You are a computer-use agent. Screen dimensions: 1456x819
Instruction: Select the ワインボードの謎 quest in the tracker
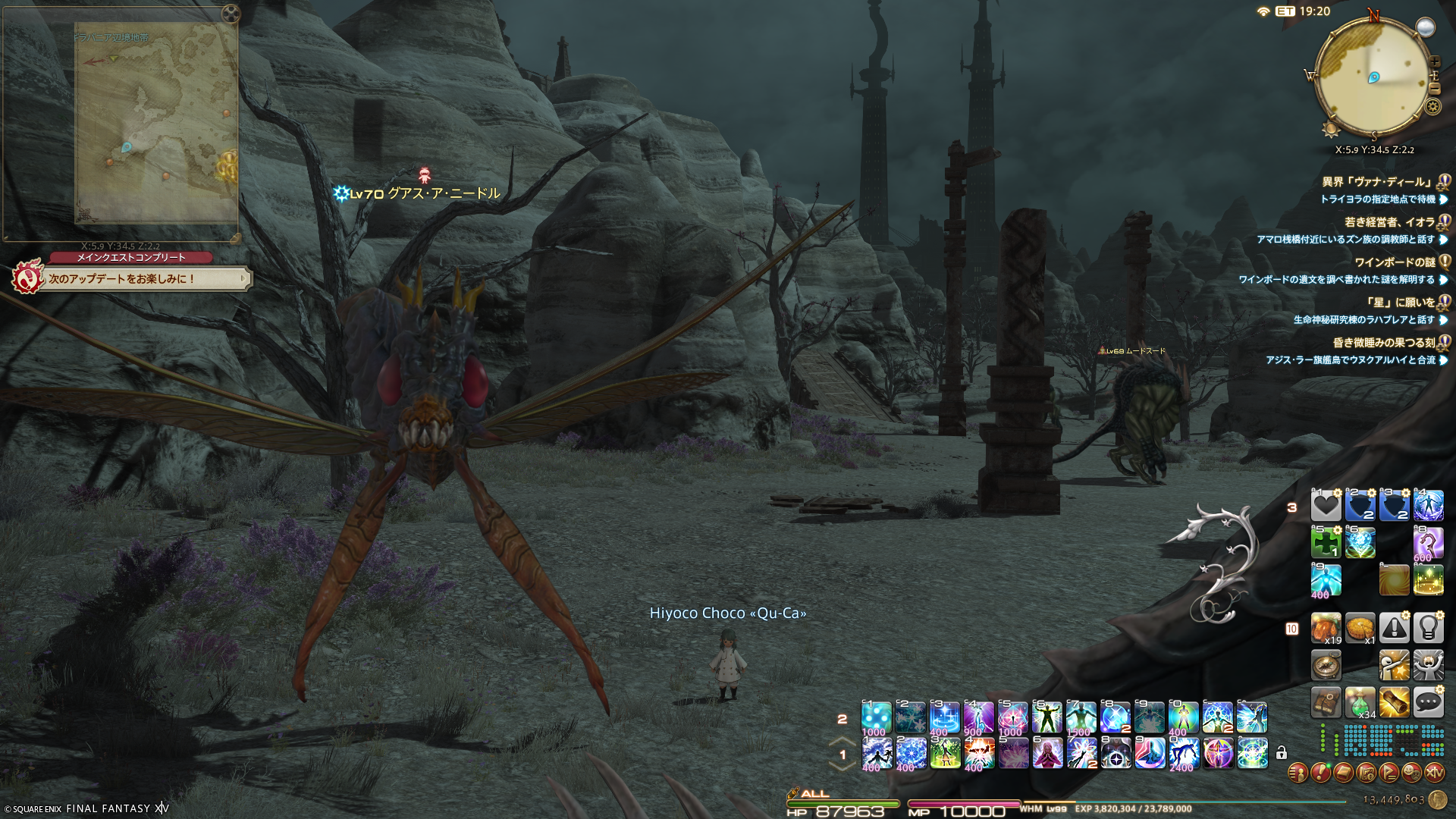(x=1395, y=262)
